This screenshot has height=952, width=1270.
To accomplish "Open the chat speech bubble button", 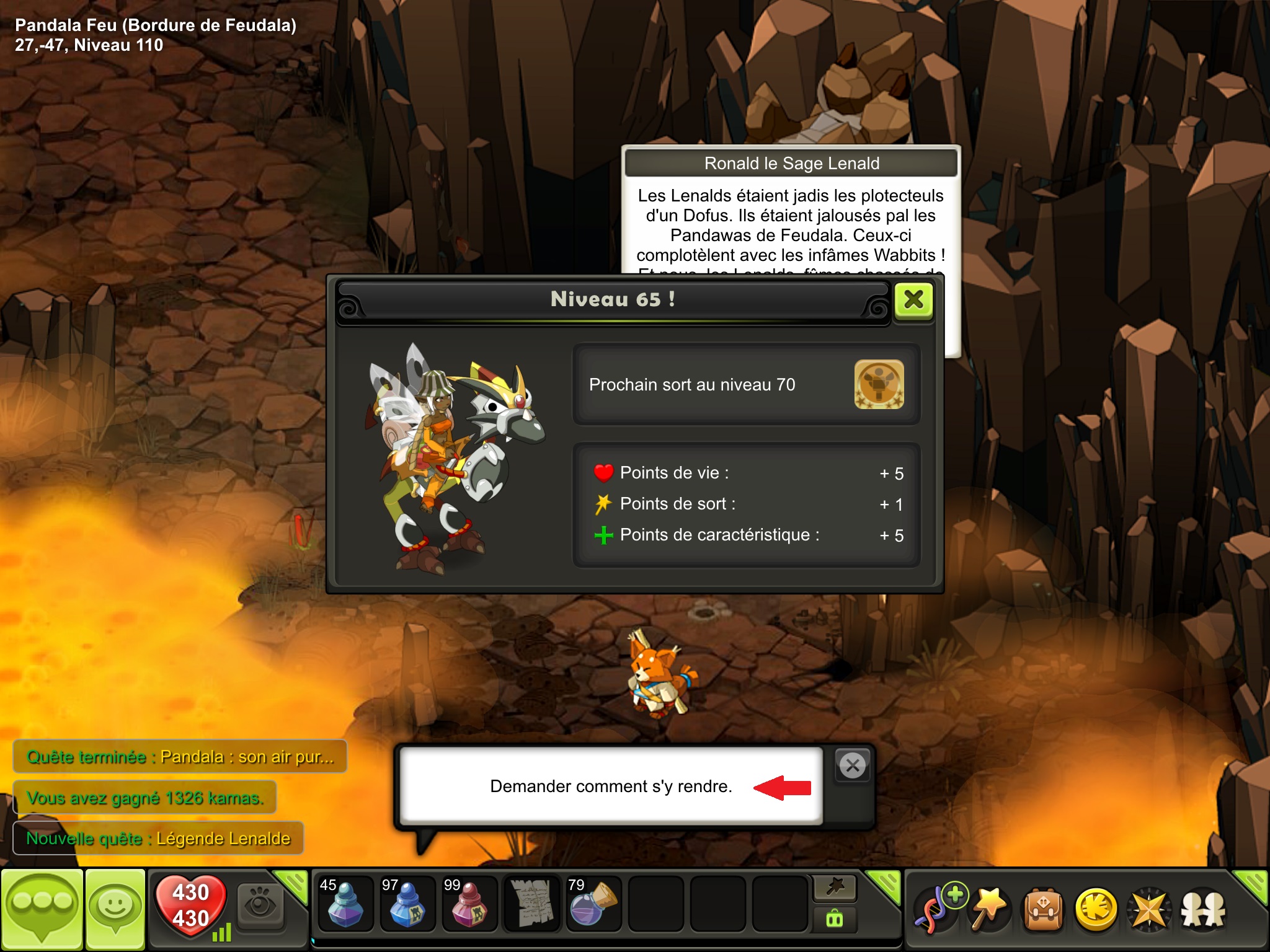I will (42, 909).
